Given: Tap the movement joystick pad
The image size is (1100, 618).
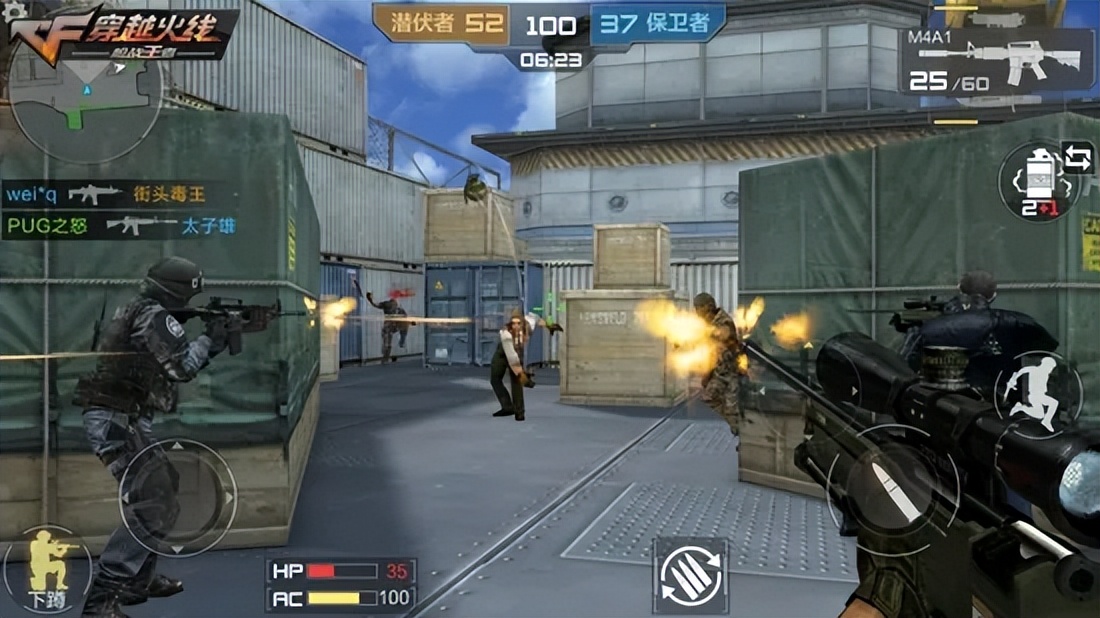Looking at the screenshot, I should (x=178, y=497).
